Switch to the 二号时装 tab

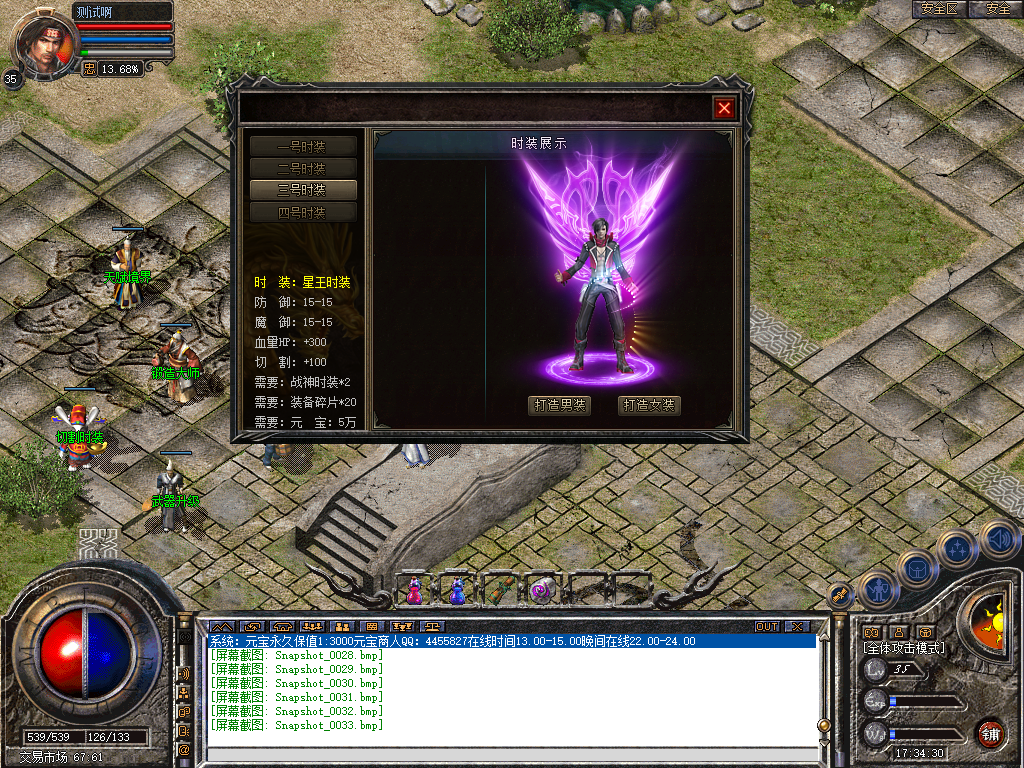click(302, 168)
